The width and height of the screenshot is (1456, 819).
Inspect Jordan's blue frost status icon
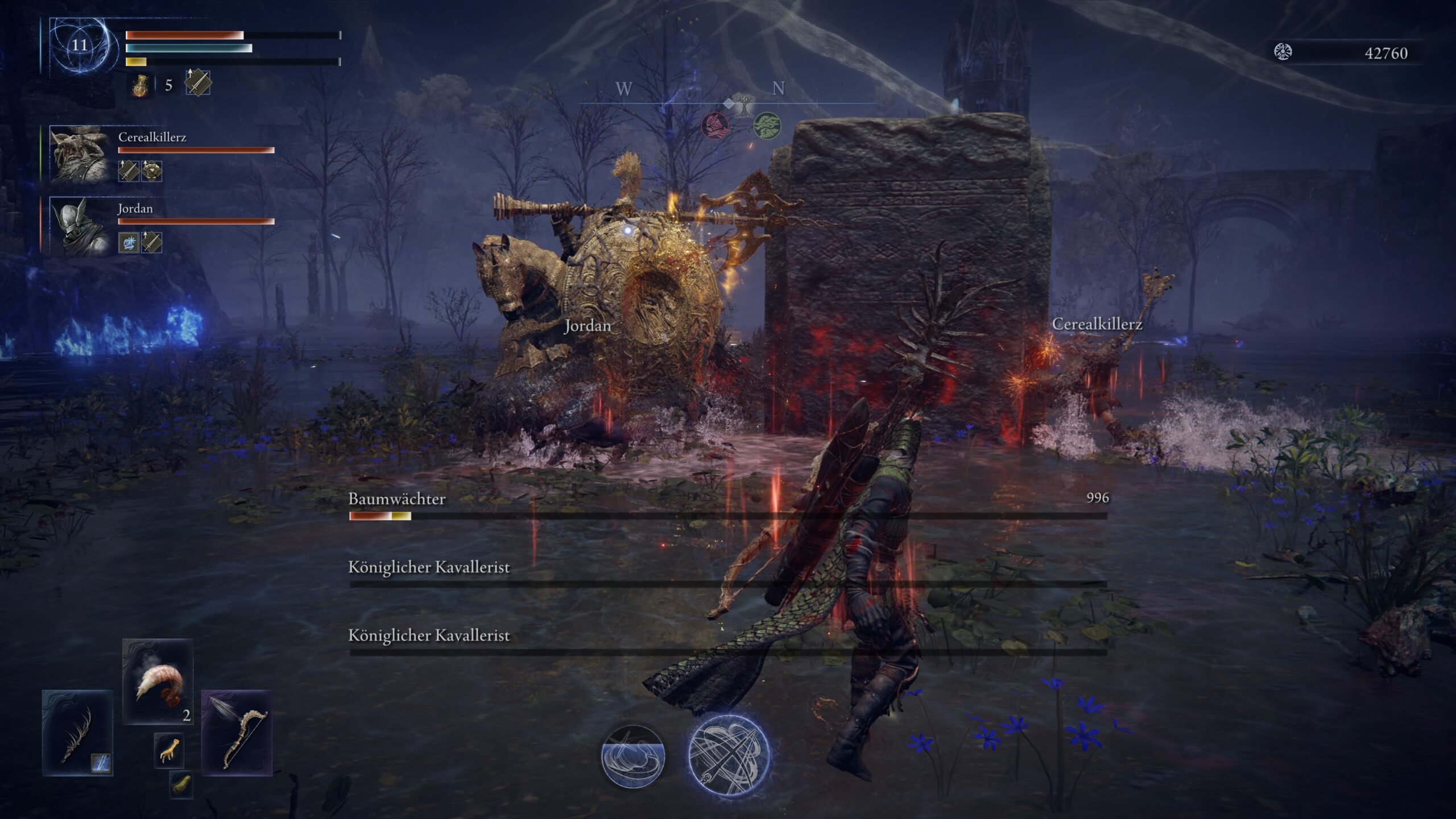[129, 242]
